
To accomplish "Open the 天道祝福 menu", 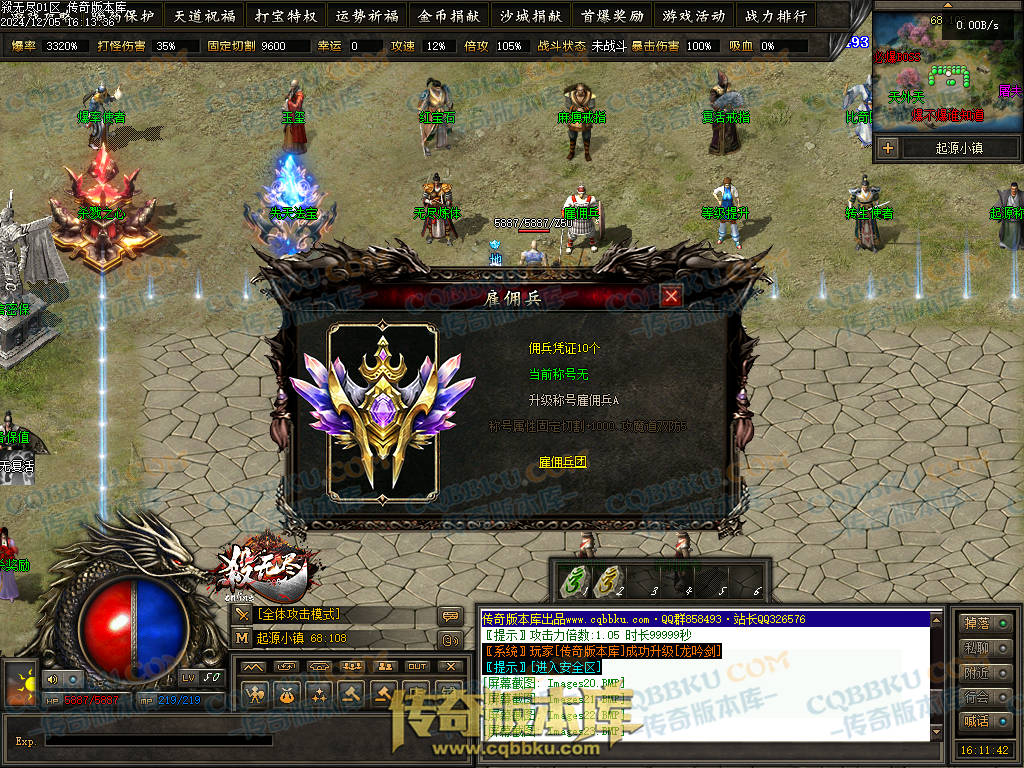I will [x=204, y=16].
